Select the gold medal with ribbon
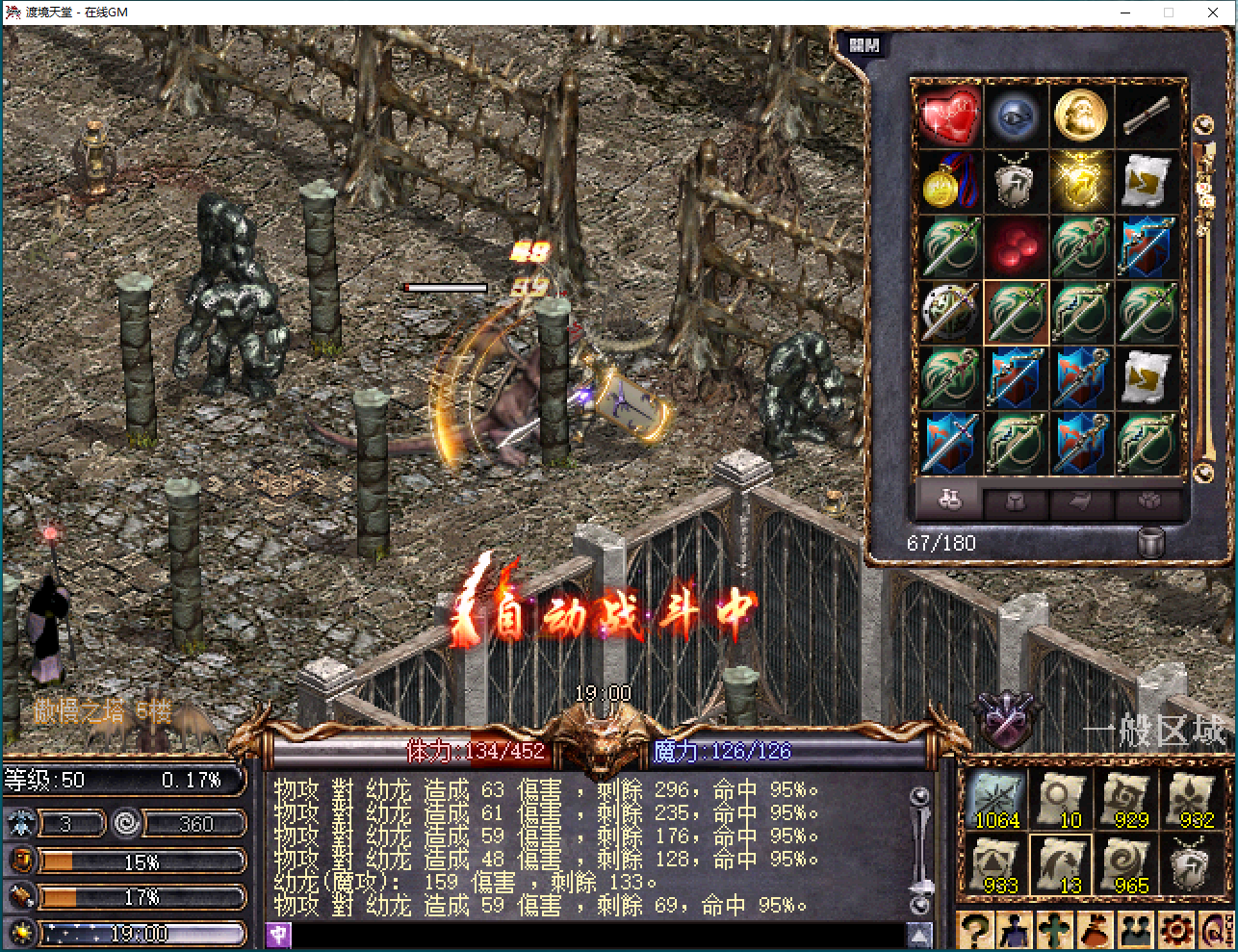 (948, 182)
